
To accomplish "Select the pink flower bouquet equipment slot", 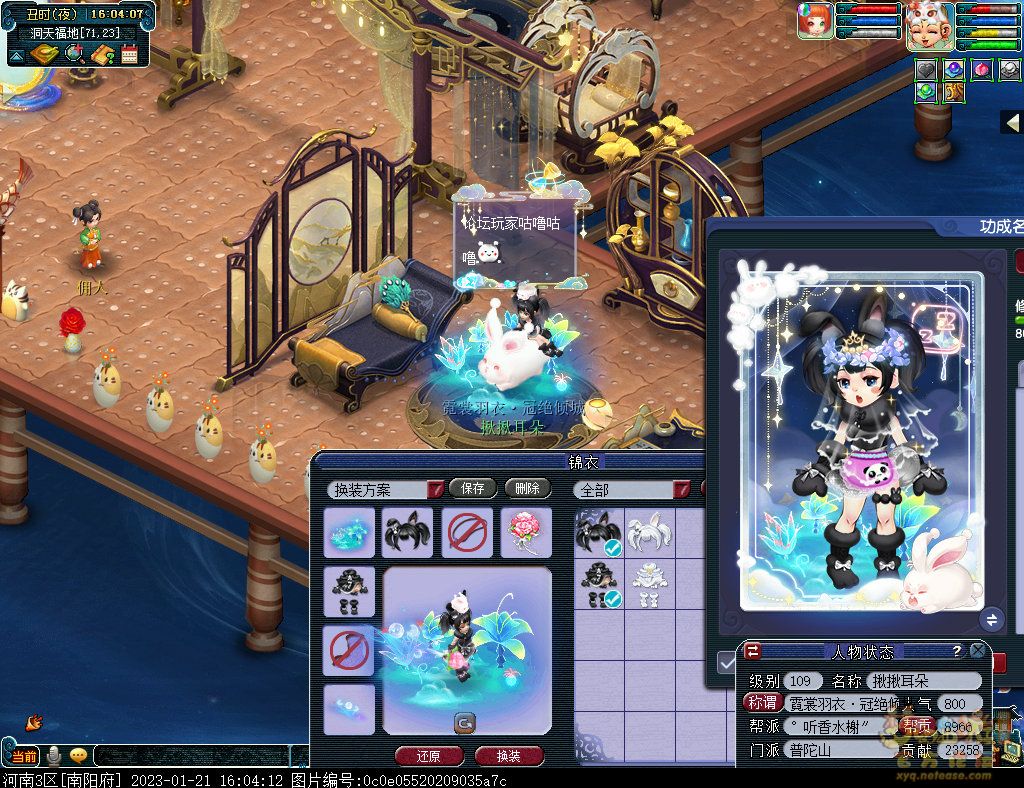I will 526,532.
